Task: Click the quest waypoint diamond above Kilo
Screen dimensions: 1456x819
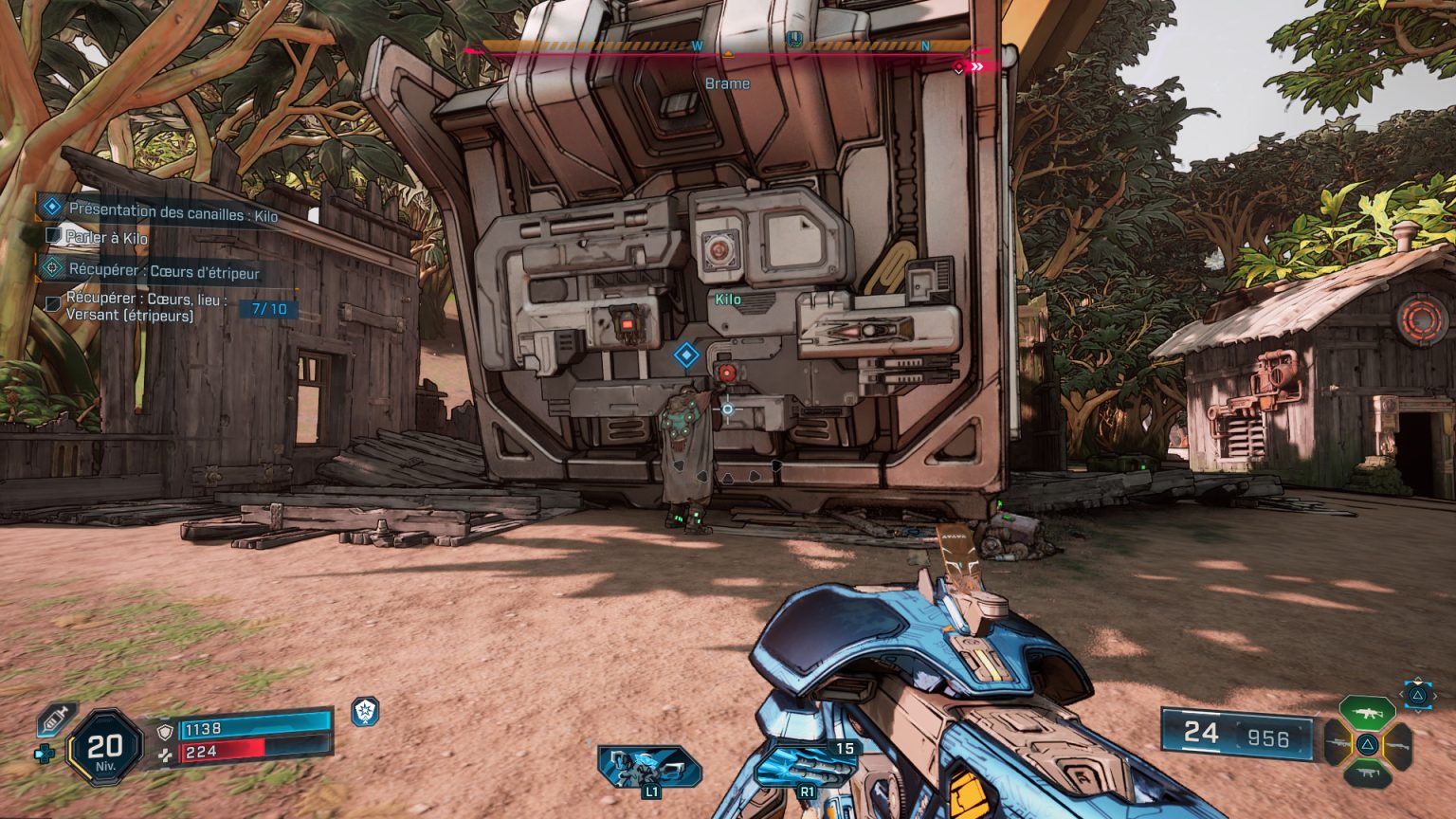Action: coord(685,355)
